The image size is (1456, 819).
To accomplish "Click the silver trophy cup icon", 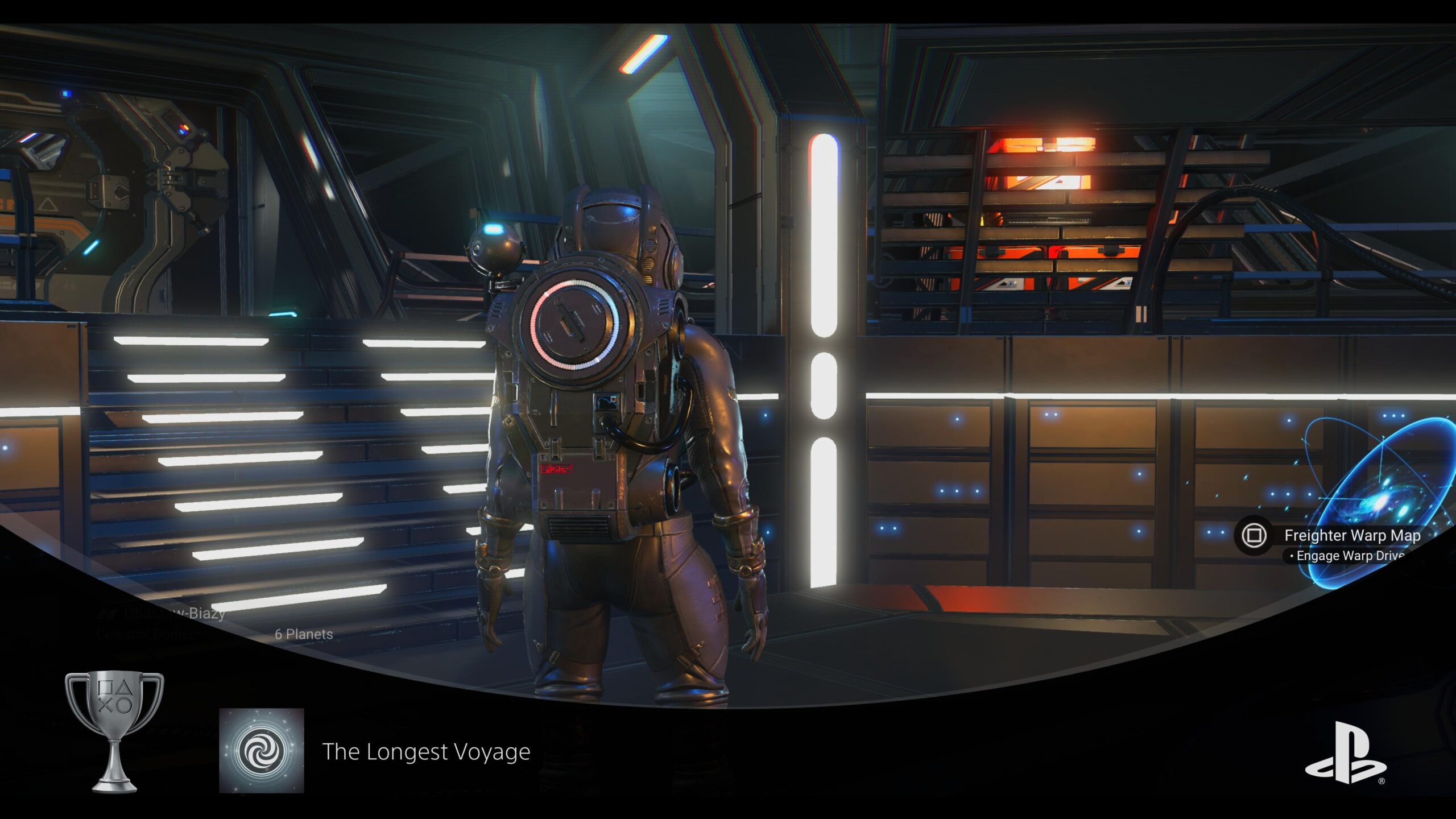I will (114, 731).
